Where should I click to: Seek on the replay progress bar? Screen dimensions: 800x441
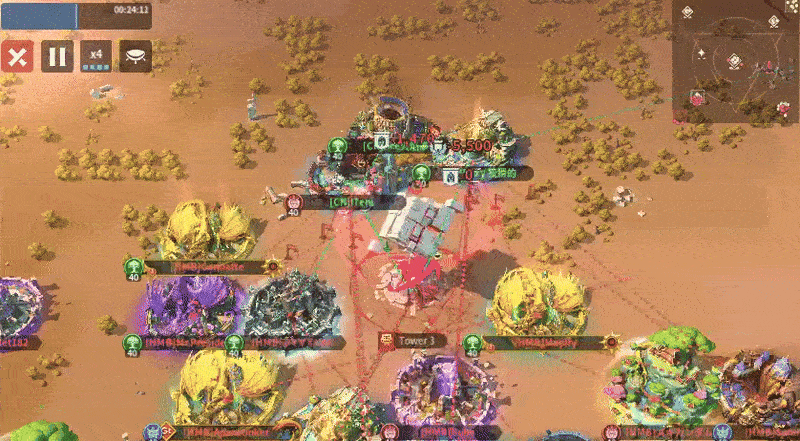point(76,13)
